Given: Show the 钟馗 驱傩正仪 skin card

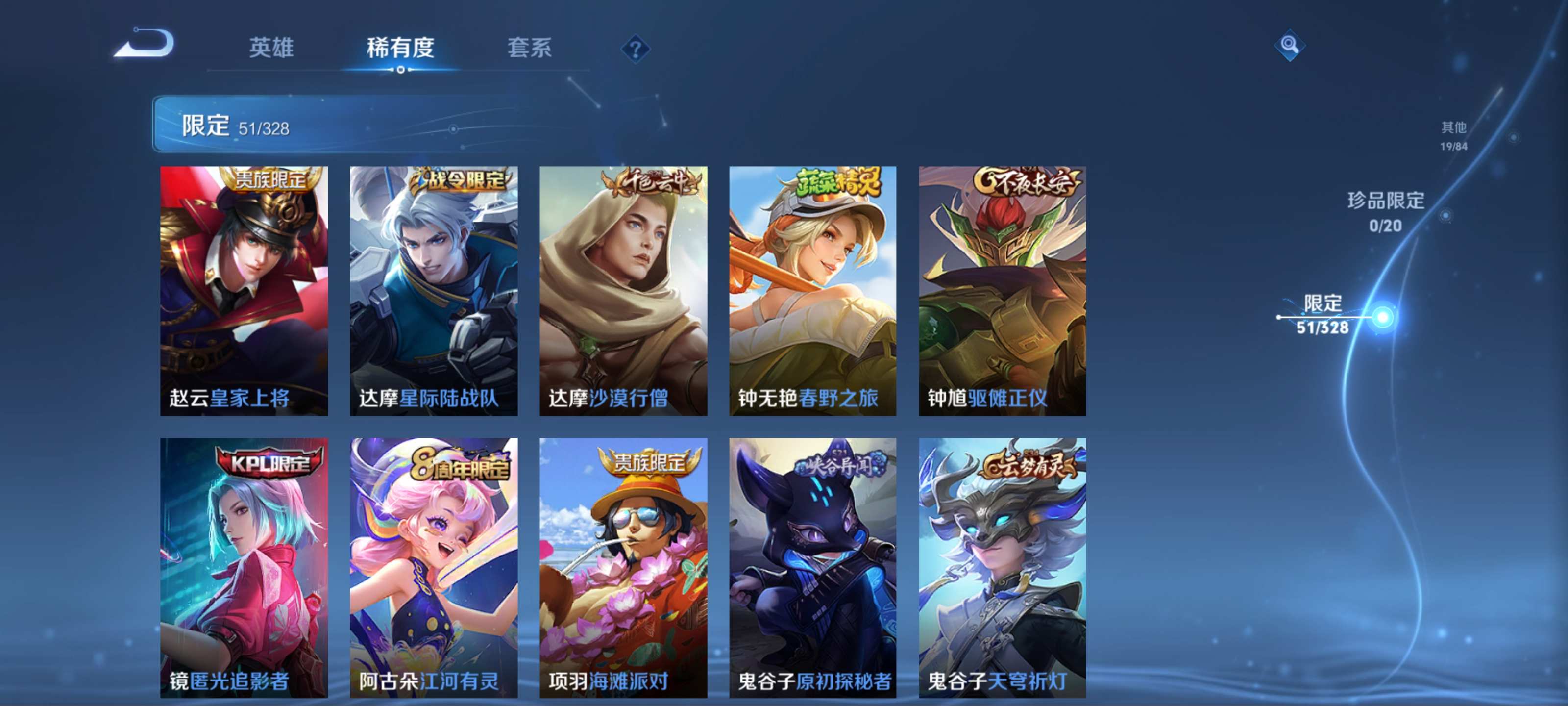Looking at the screenshot, I should (1002, 291).
